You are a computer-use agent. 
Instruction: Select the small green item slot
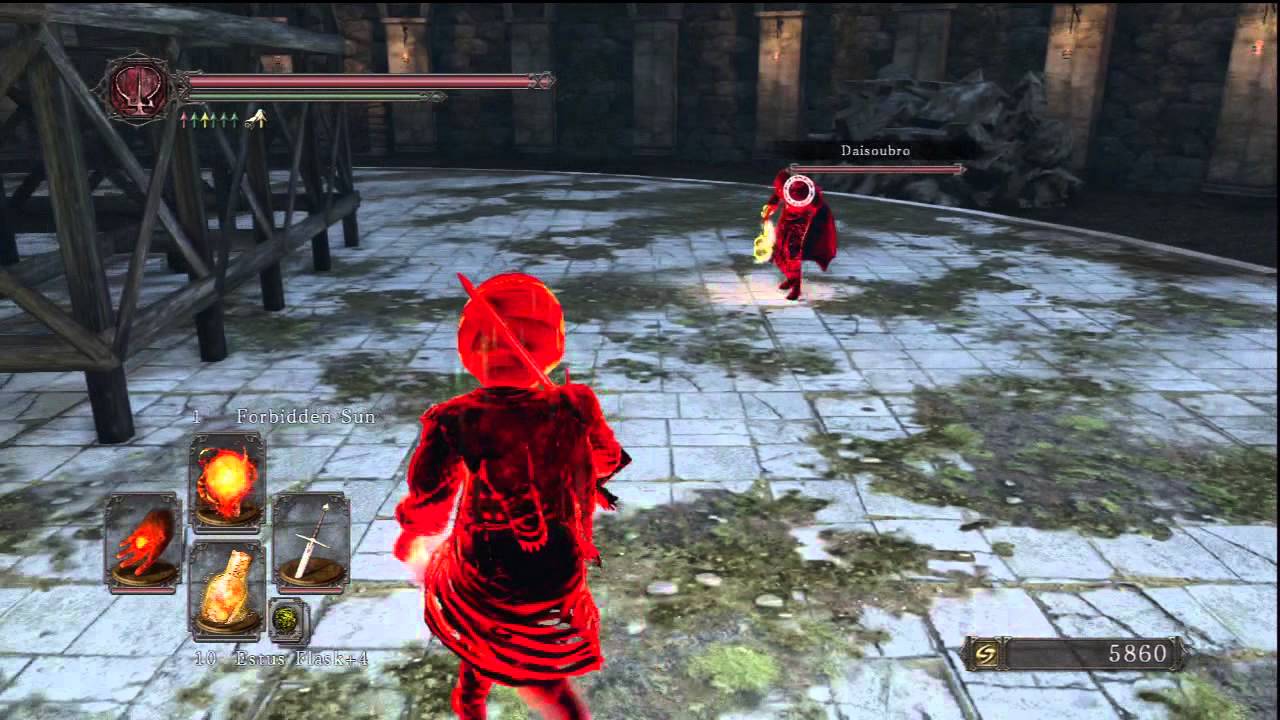click(x=288, y=620)
